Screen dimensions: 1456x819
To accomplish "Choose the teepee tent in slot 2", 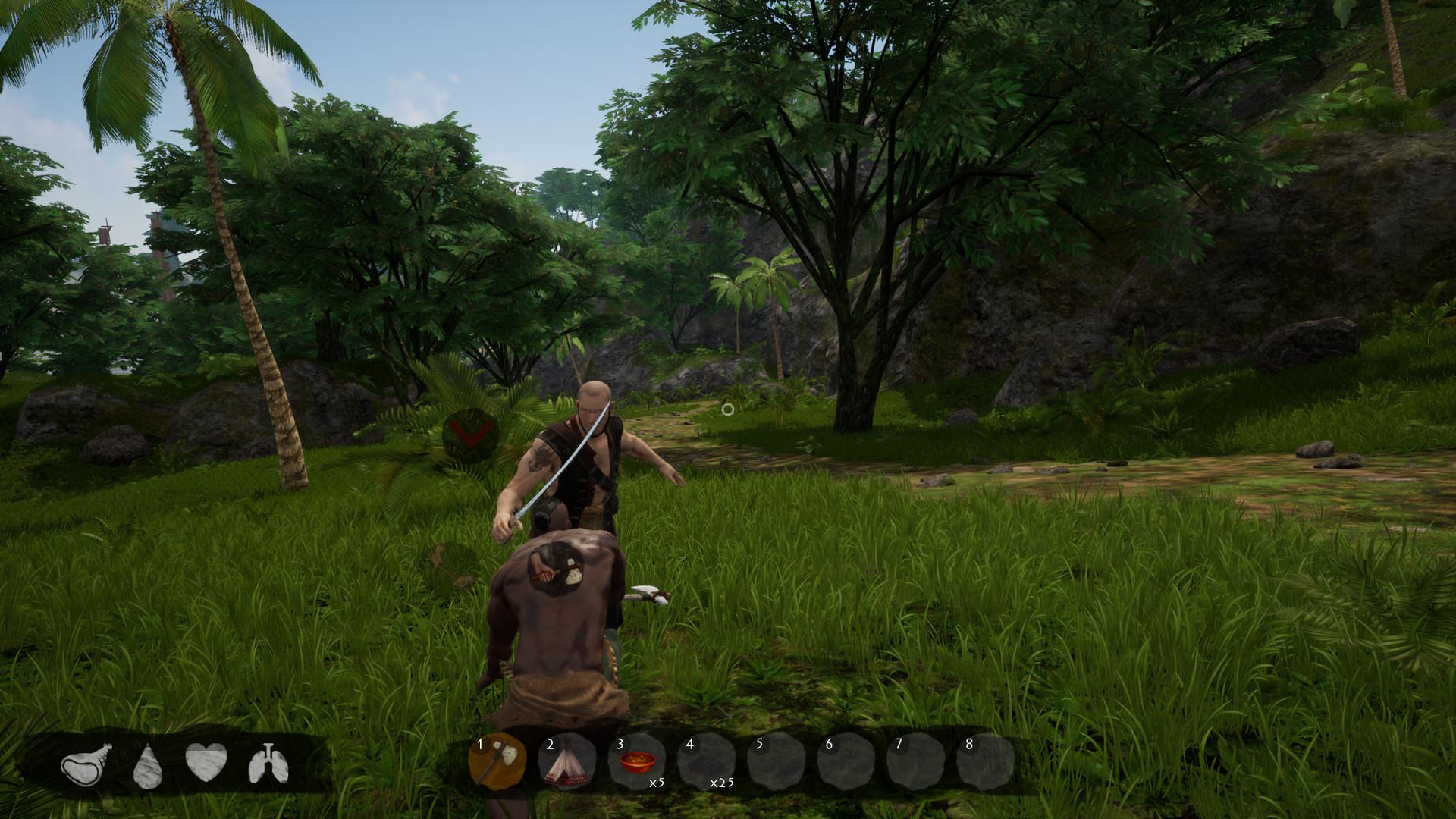I will 567,761.
